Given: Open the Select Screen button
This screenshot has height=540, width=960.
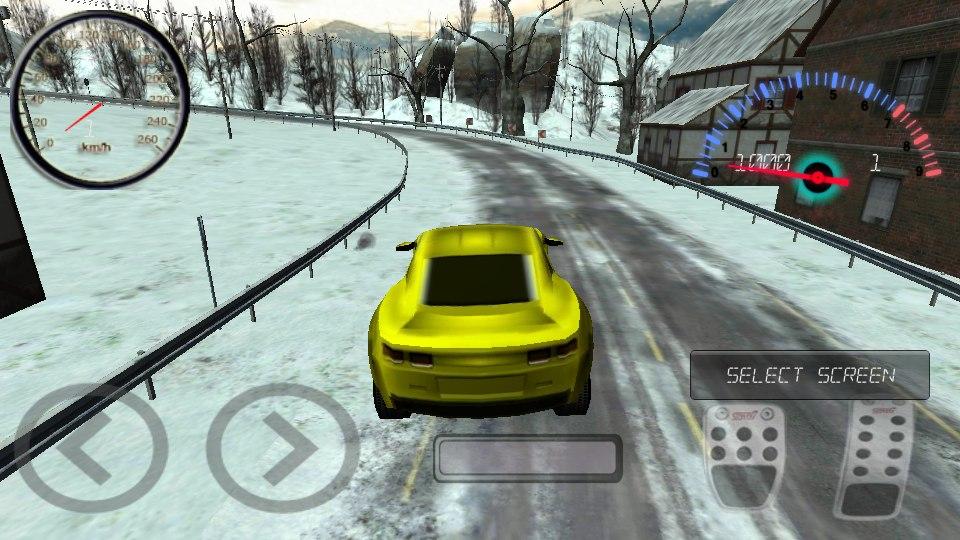Looking at the screenshot, I should click(809, 375).
